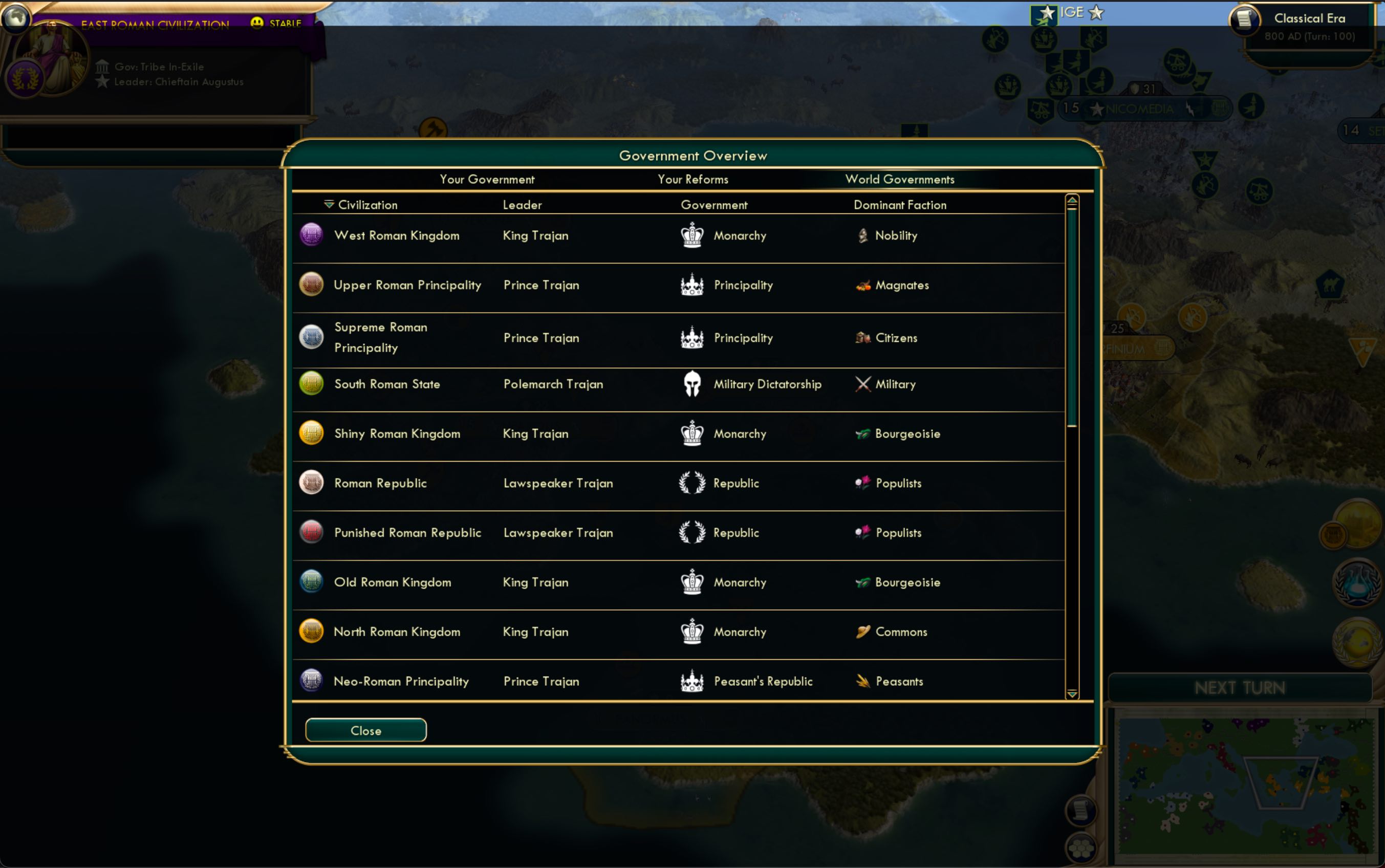Select the World Governments tab
Image resolution: width=1385 pixels, height=868 pixels.
click(x=899, y=179)
